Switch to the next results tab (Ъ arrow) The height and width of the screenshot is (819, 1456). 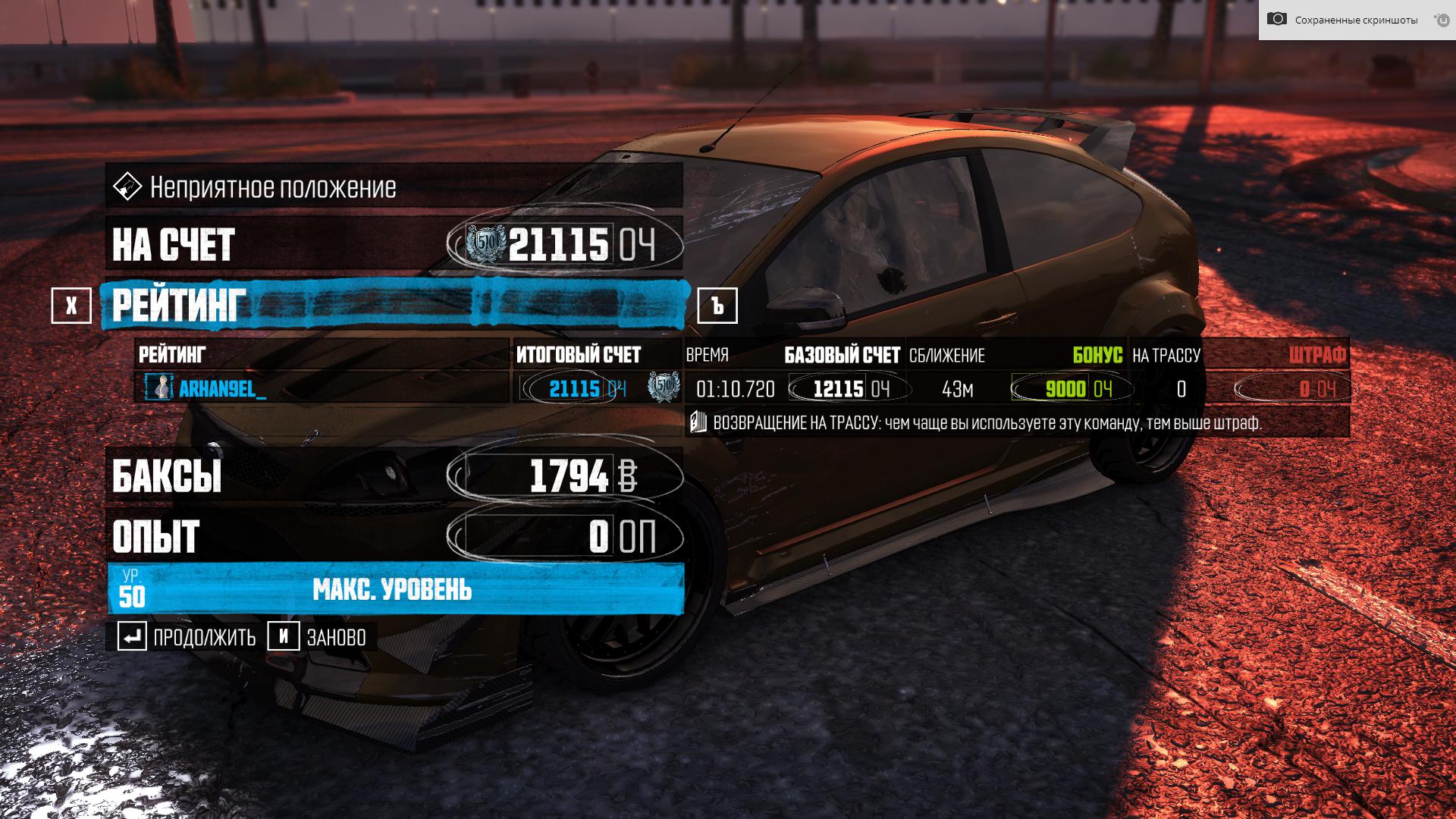[717, 306]
